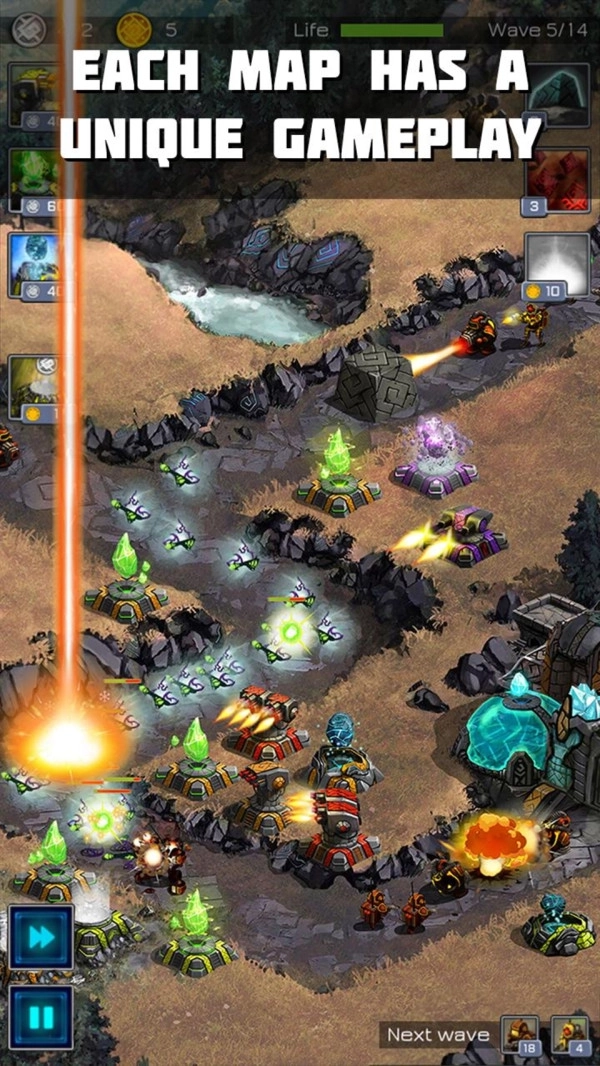Speed up the game with fast-forward
Viewport: 600px width, 1066px height.
[41, 937]
